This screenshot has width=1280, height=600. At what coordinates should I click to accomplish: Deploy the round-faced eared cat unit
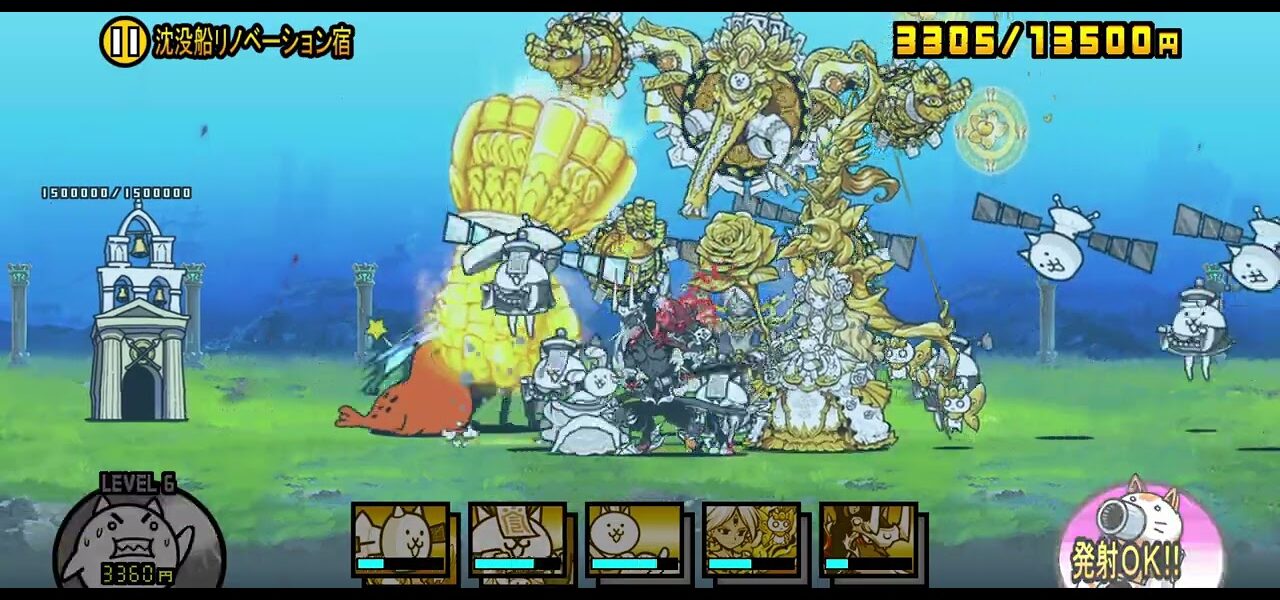[x=634, y=540]
